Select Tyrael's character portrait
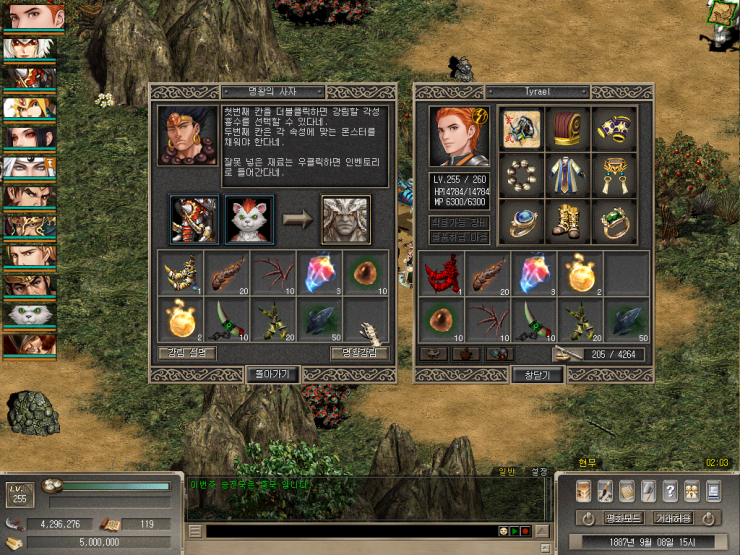 click(x=459, y=137)
